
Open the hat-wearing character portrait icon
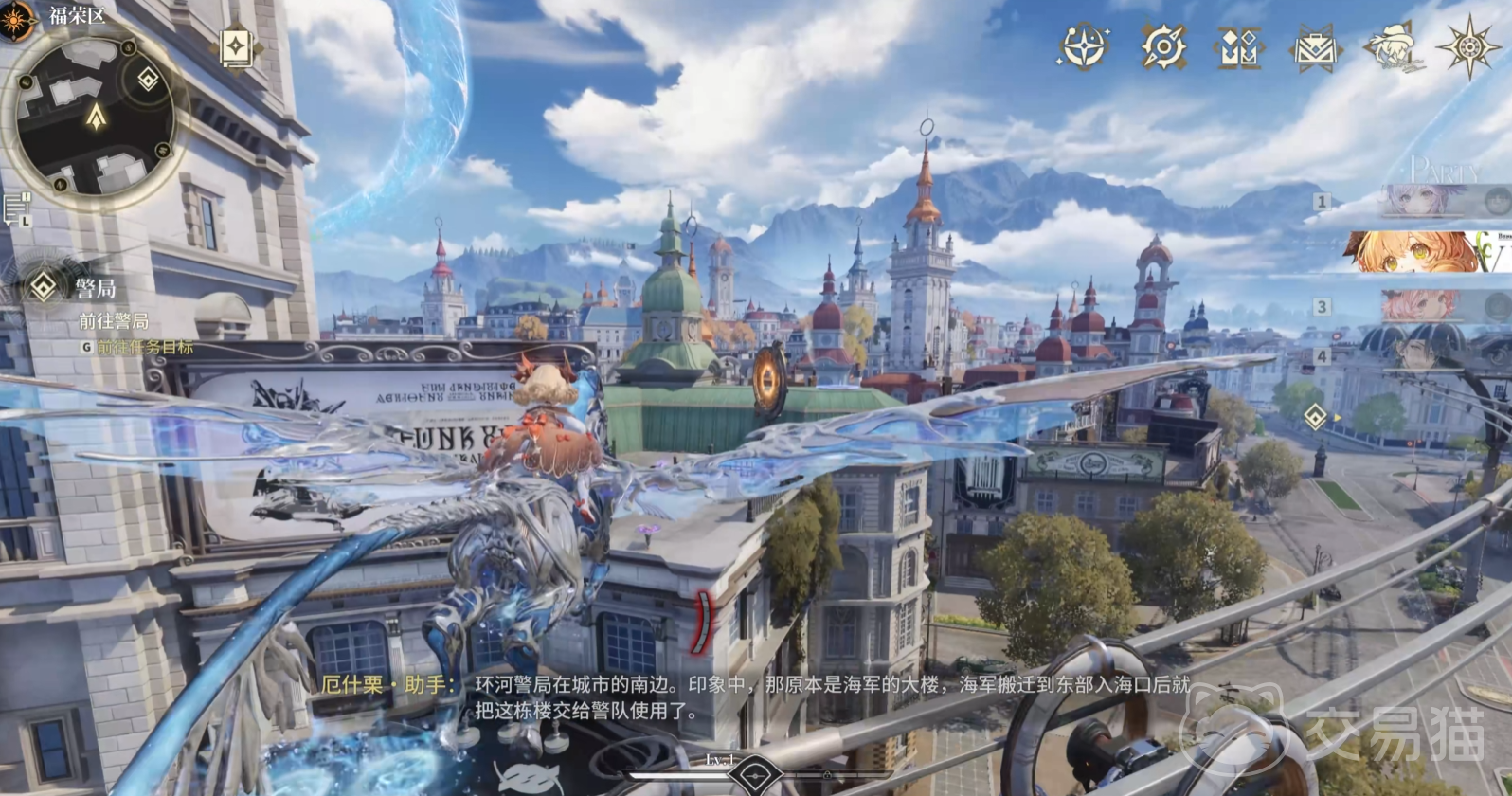click(x=1394, y=46)
